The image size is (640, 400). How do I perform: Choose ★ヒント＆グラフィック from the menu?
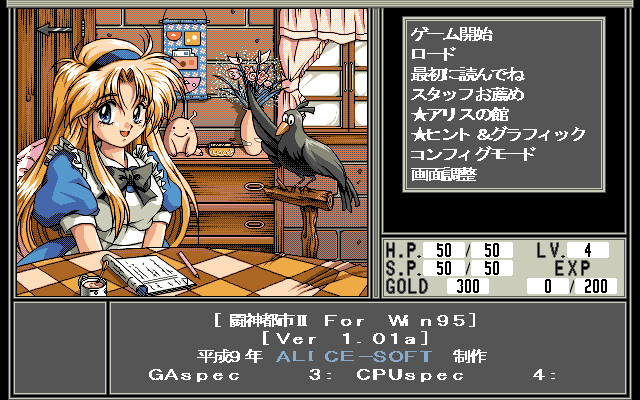(x=498, y=134)
